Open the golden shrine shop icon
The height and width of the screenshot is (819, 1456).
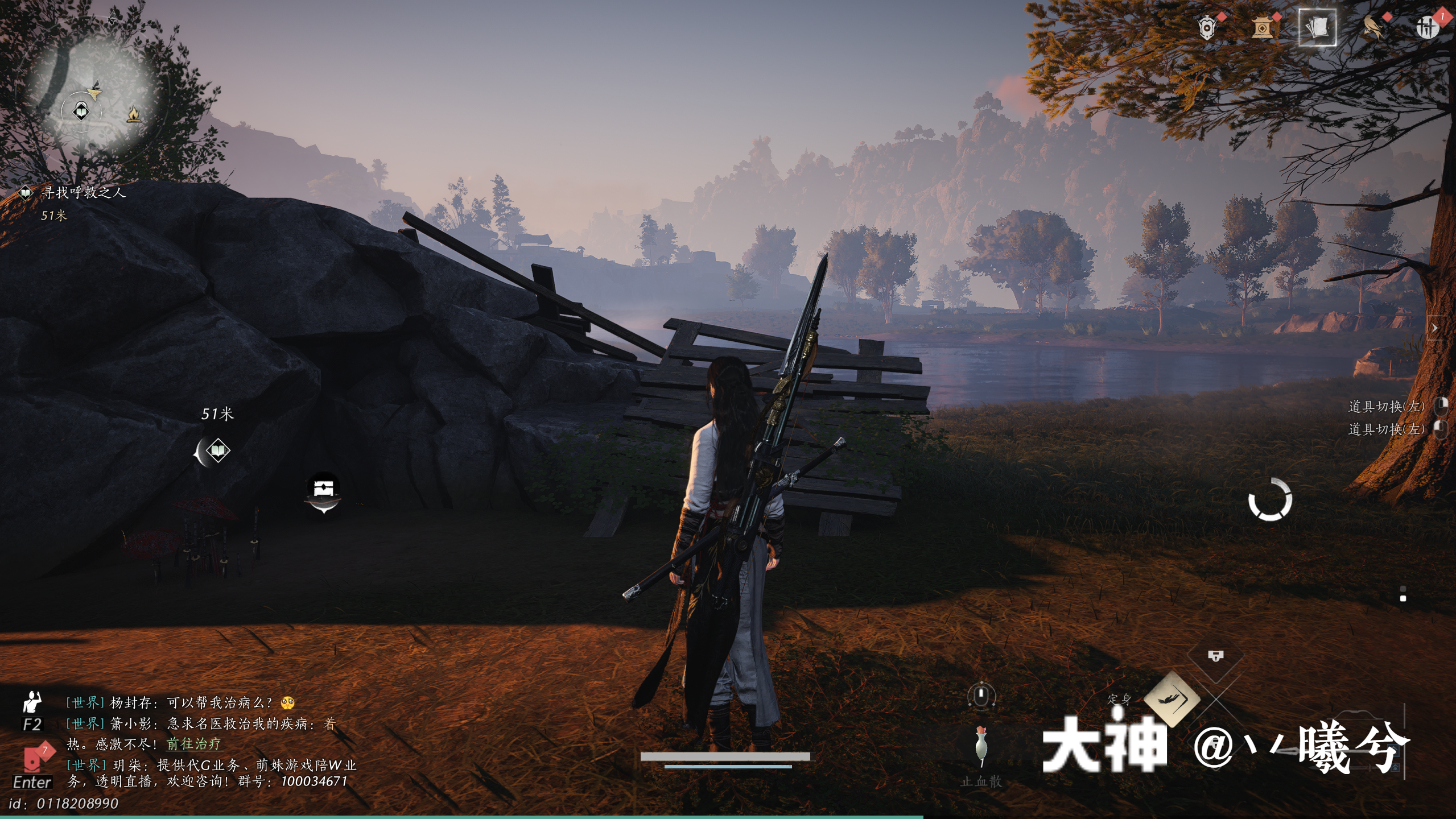[1261, 27]
